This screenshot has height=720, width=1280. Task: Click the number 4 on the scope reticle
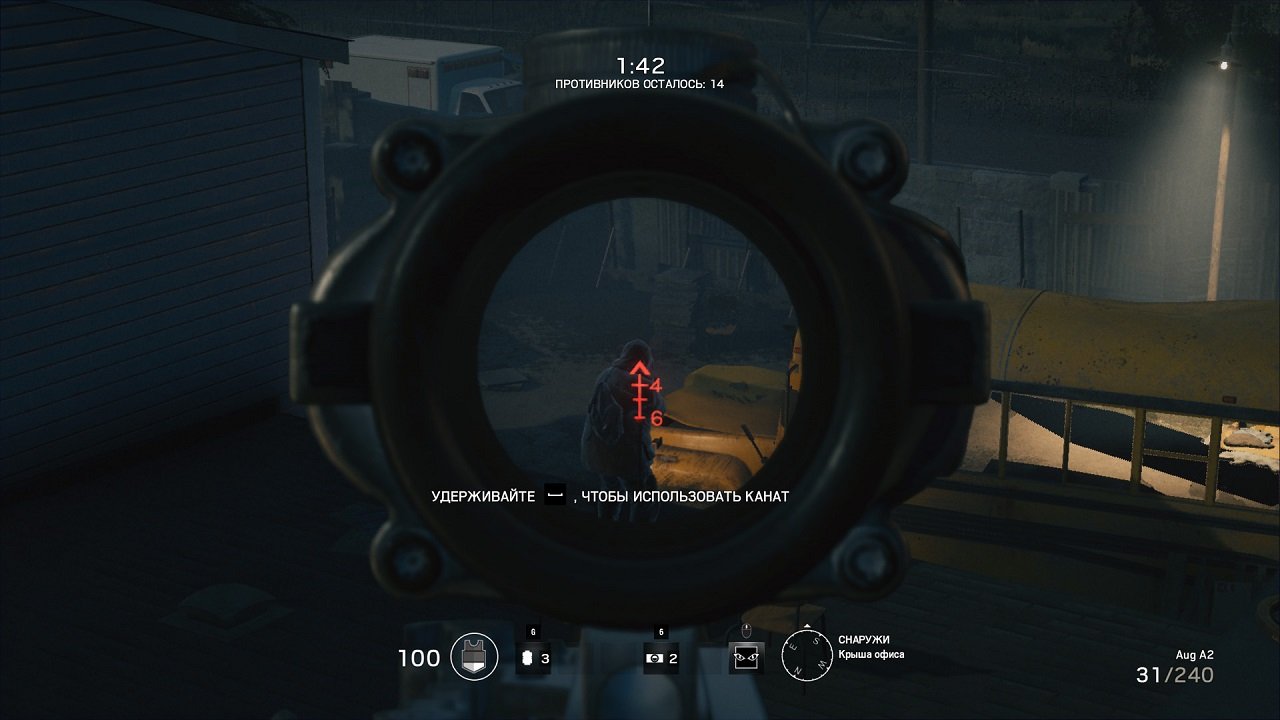click(656, 384)
